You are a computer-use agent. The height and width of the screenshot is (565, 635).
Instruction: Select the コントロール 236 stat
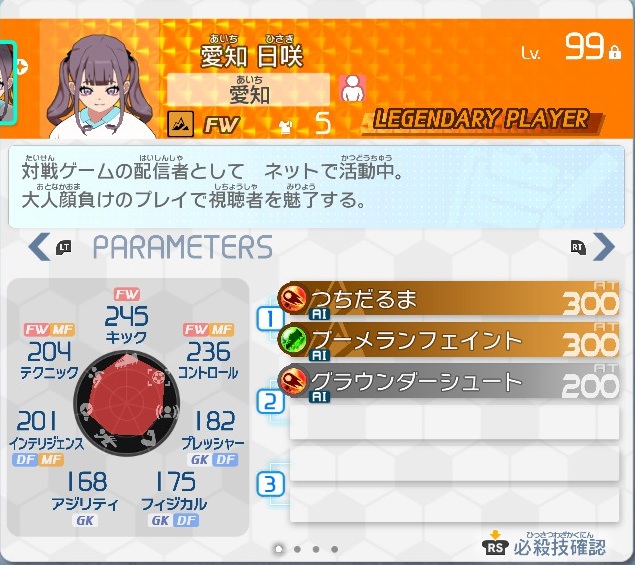tap(208, 356)
